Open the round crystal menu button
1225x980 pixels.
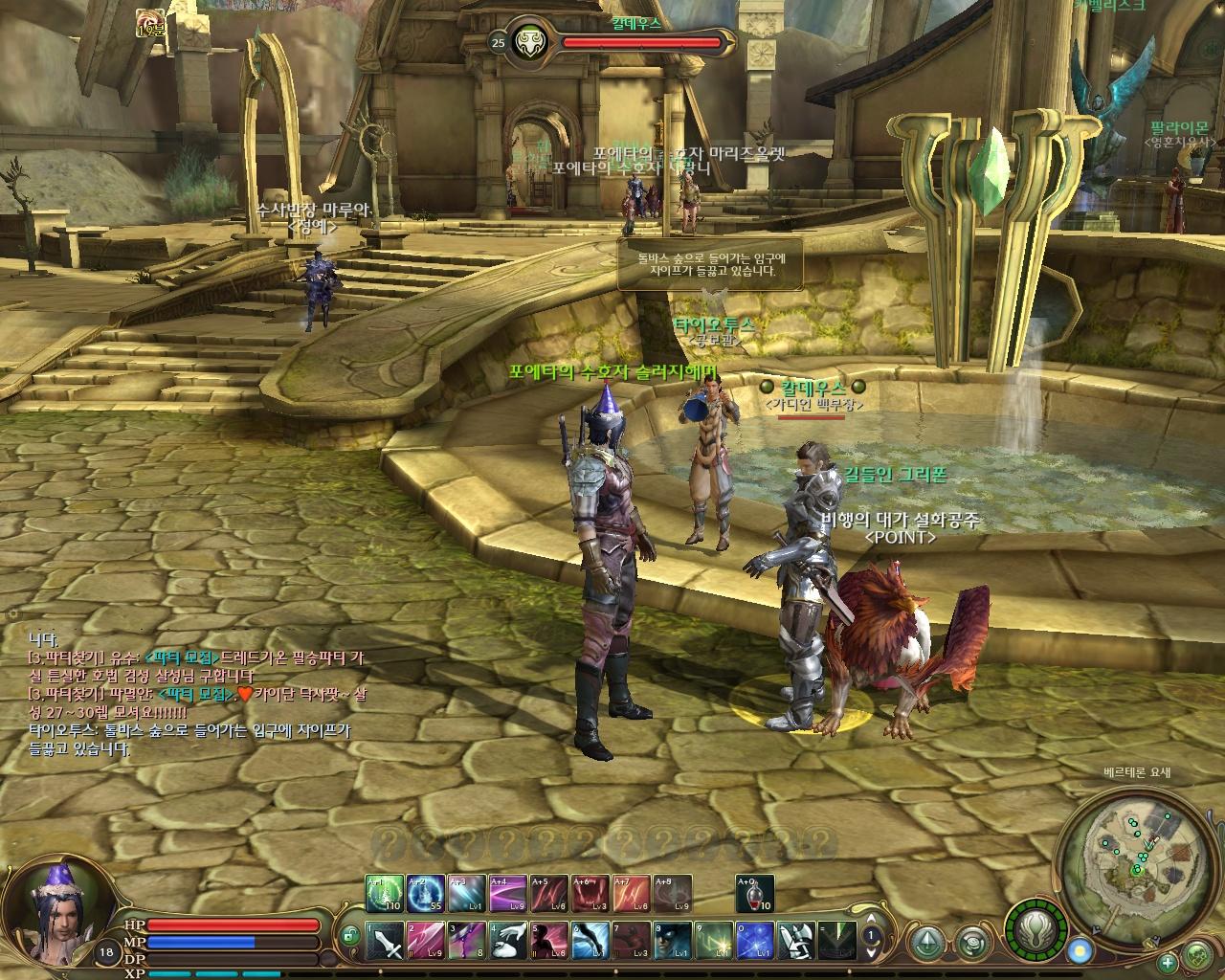(924, 944)
